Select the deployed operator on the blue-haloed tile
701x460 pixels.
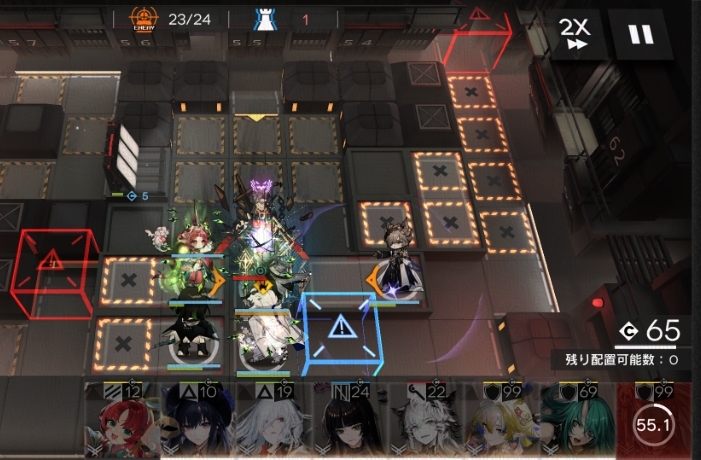(398, 262)
